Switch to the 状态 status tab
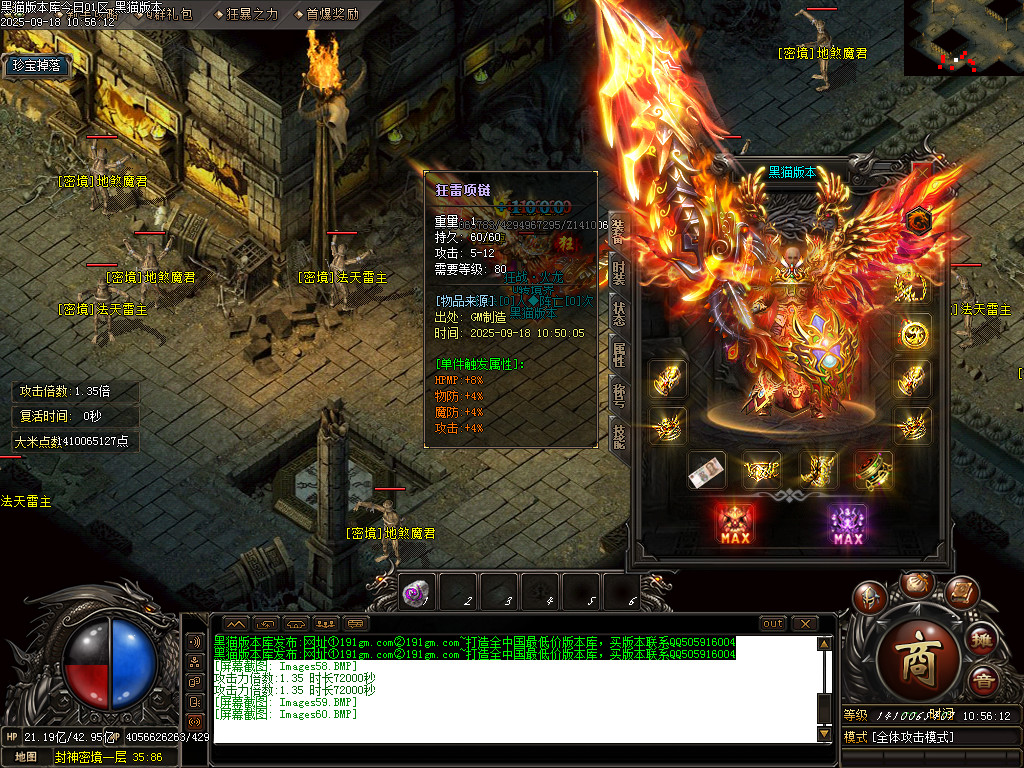 [x=618, y=311]
